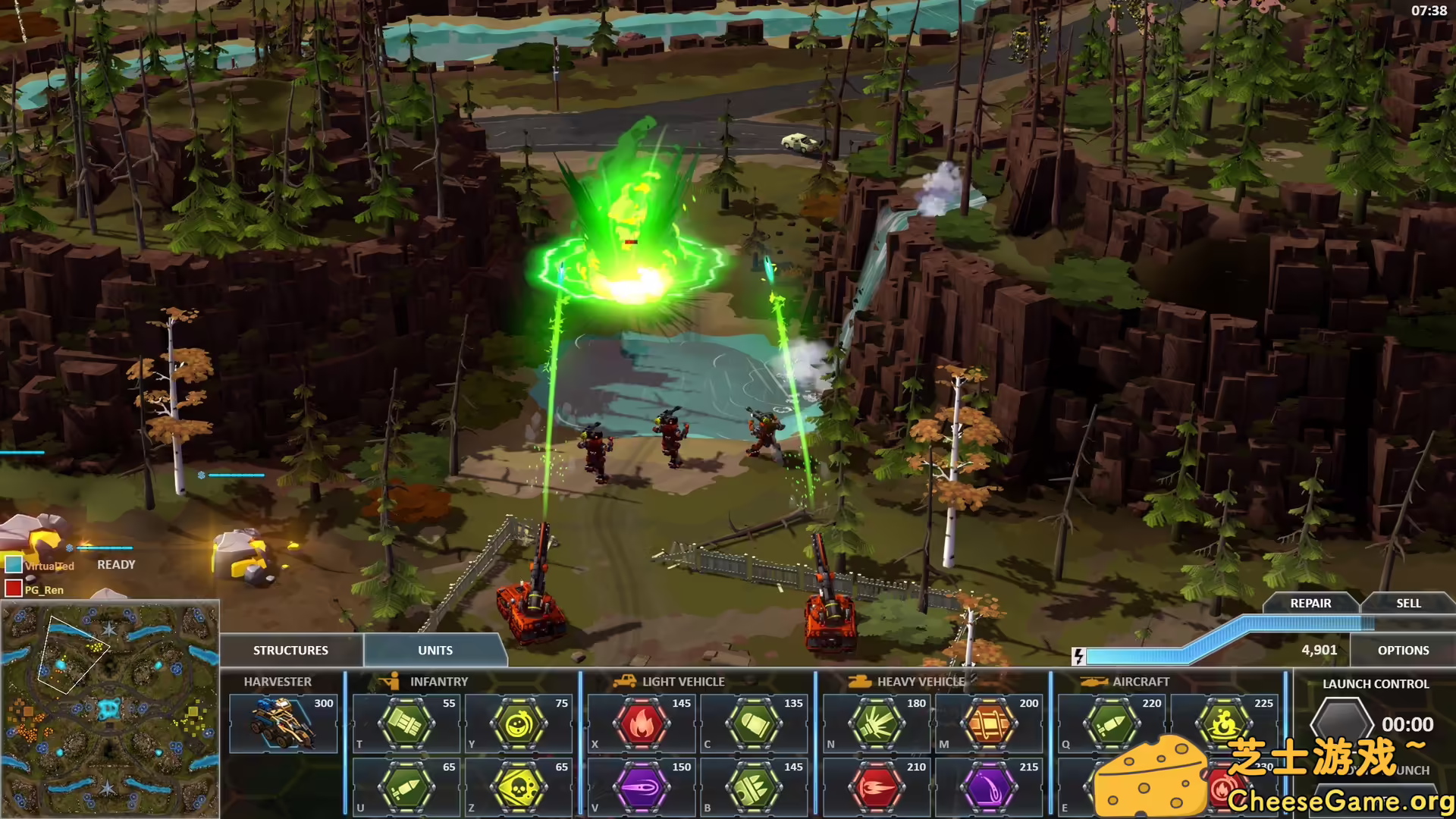1456x819 pixels.
Task: Build the 145-cost triple-shell light vehicle
Action: tap(754, 787)
